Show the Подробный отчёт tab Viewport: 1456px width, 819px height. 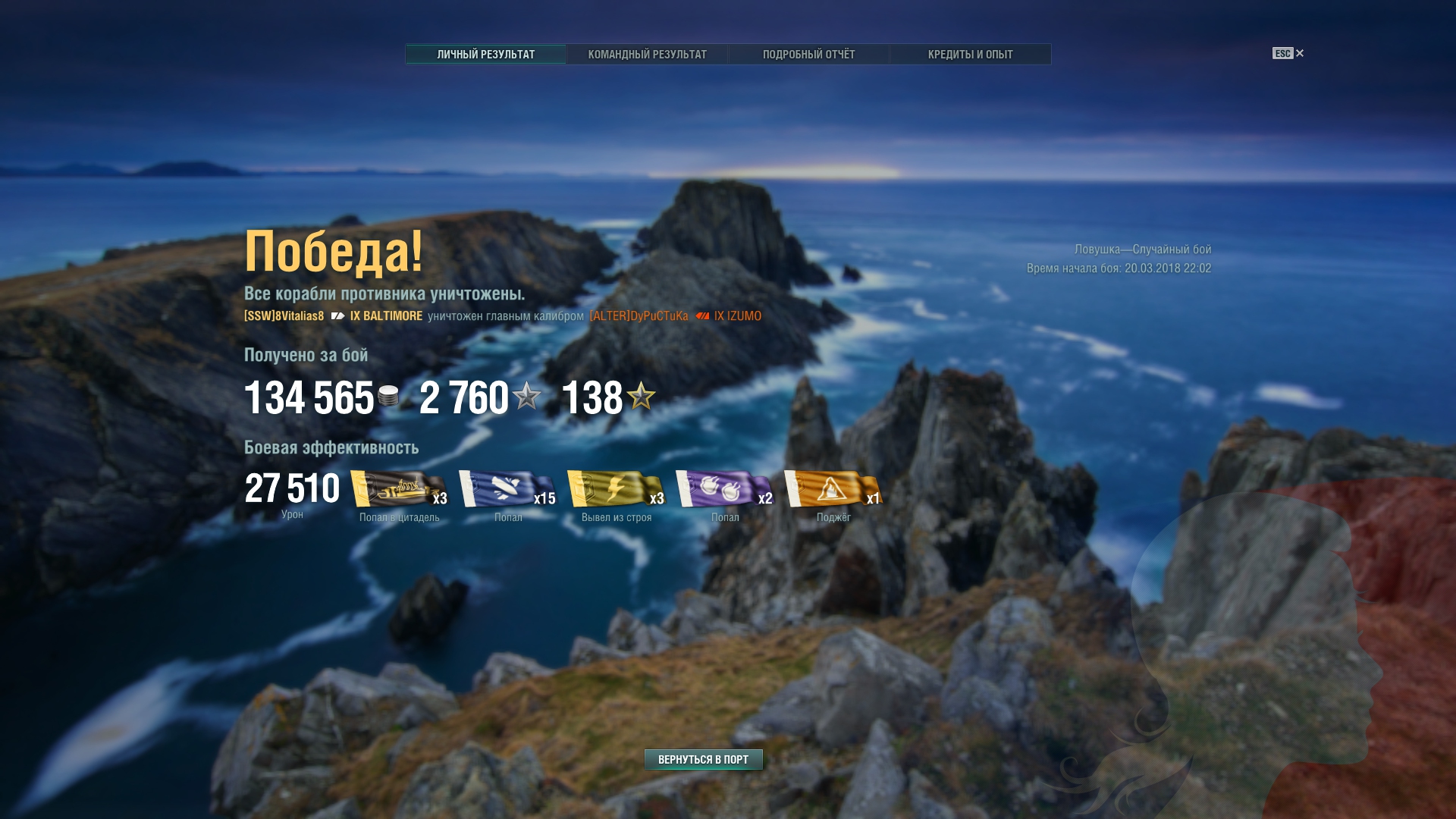(808, 55)
